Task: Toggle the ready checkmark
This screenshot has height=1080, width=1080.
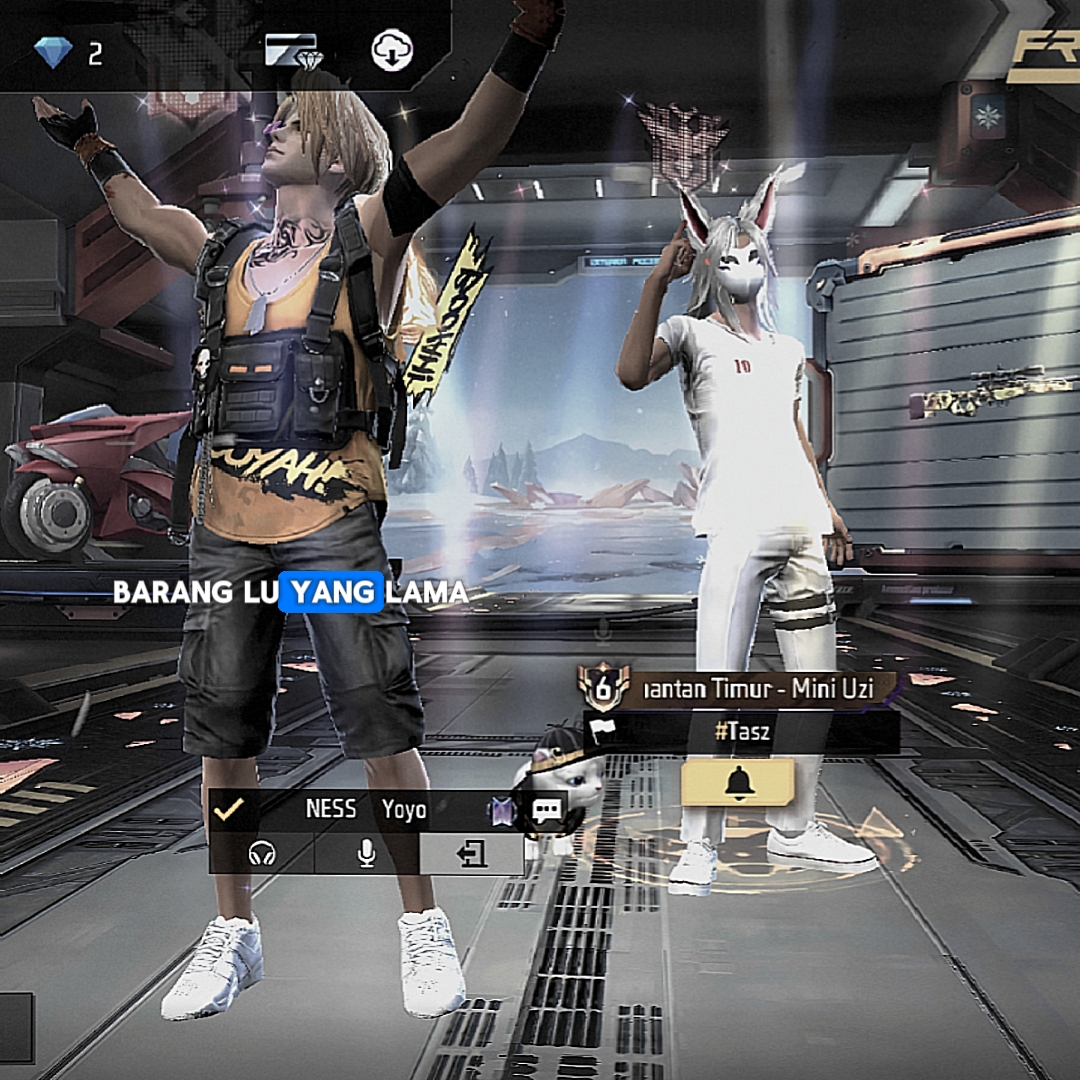Action: 229,809
